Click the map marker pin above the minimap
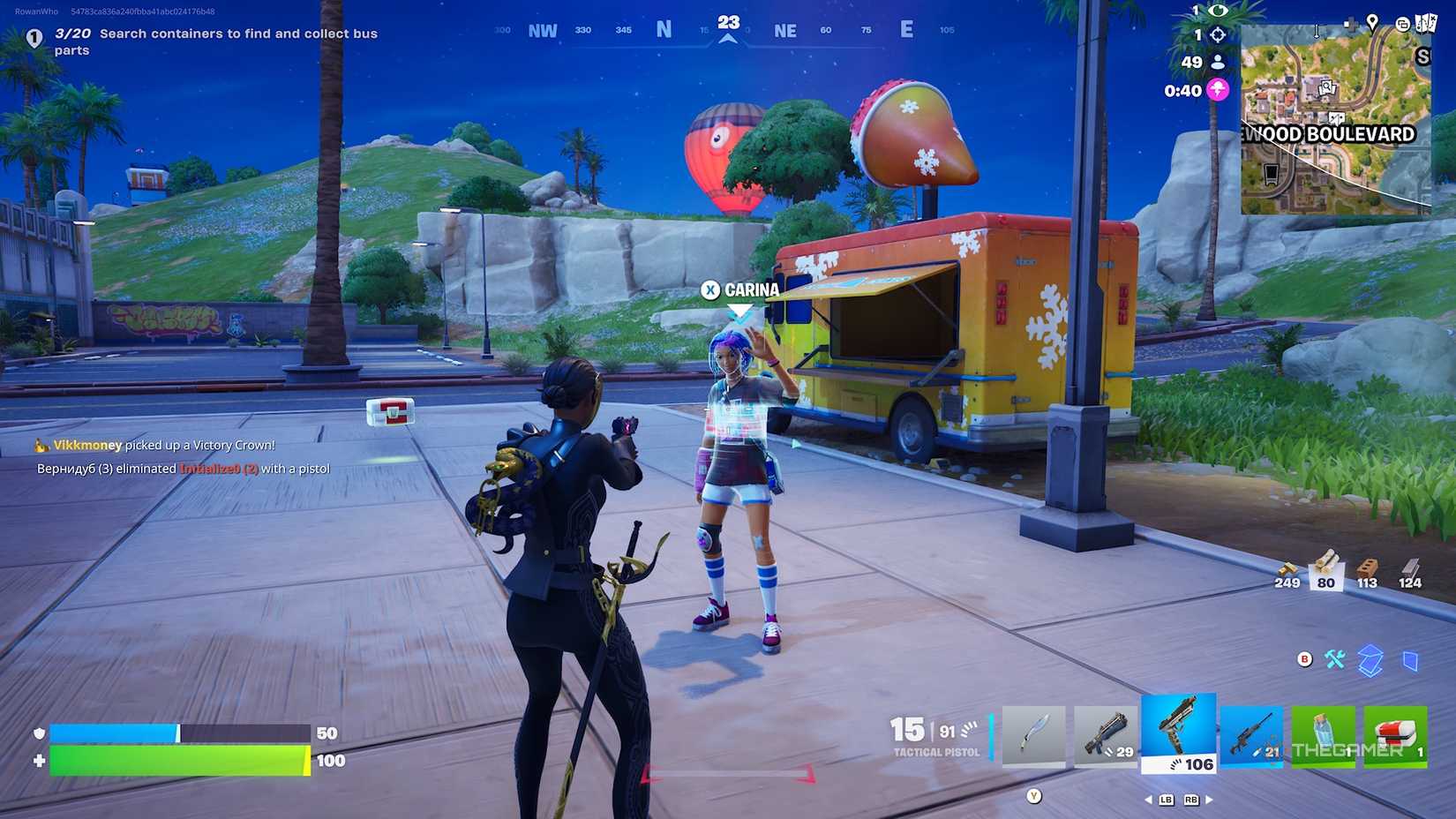Image resolution: width=1456 pixels, height=819 pixels. (x=1372, y=25)
